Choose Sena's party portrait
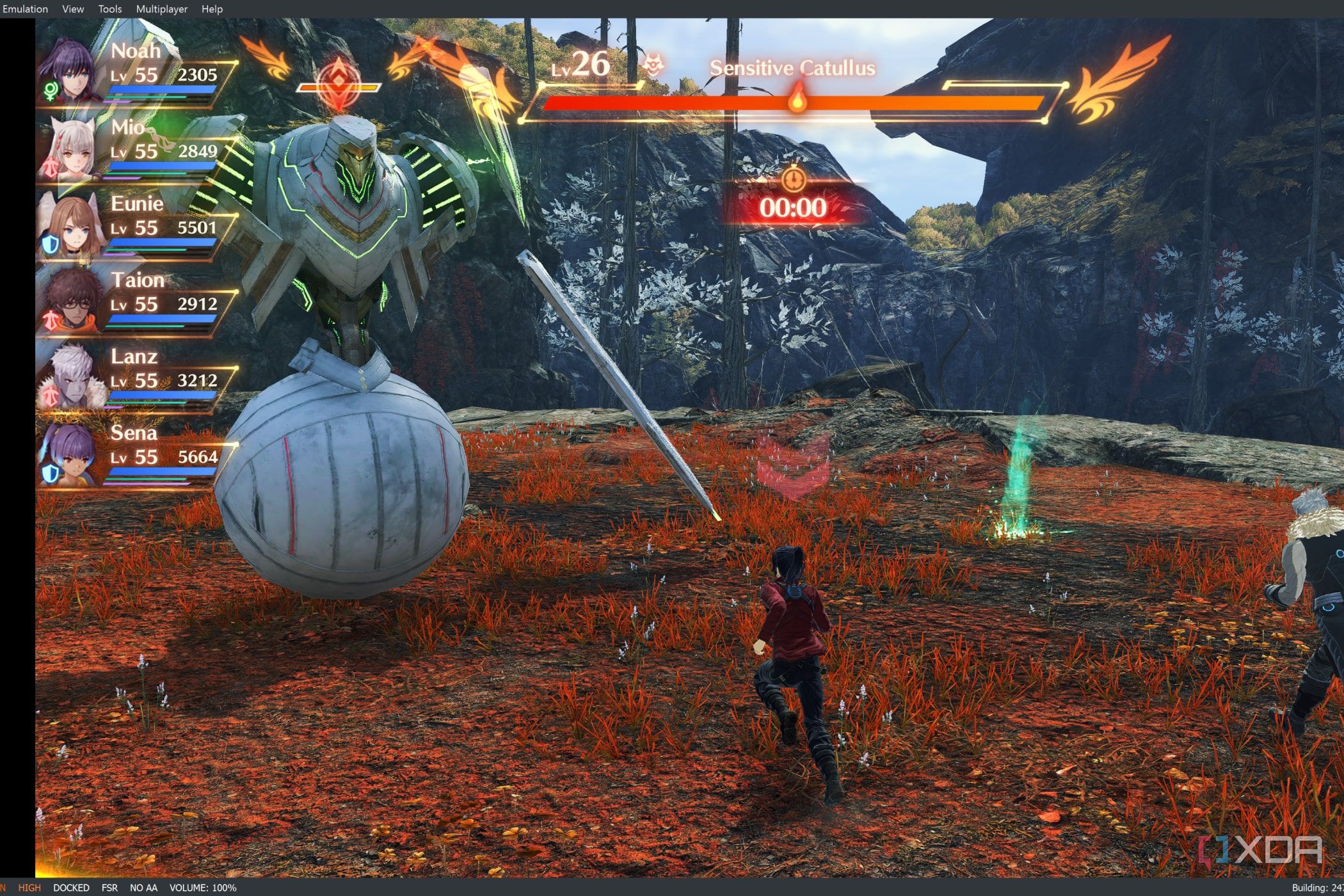 tap(70, 453)
